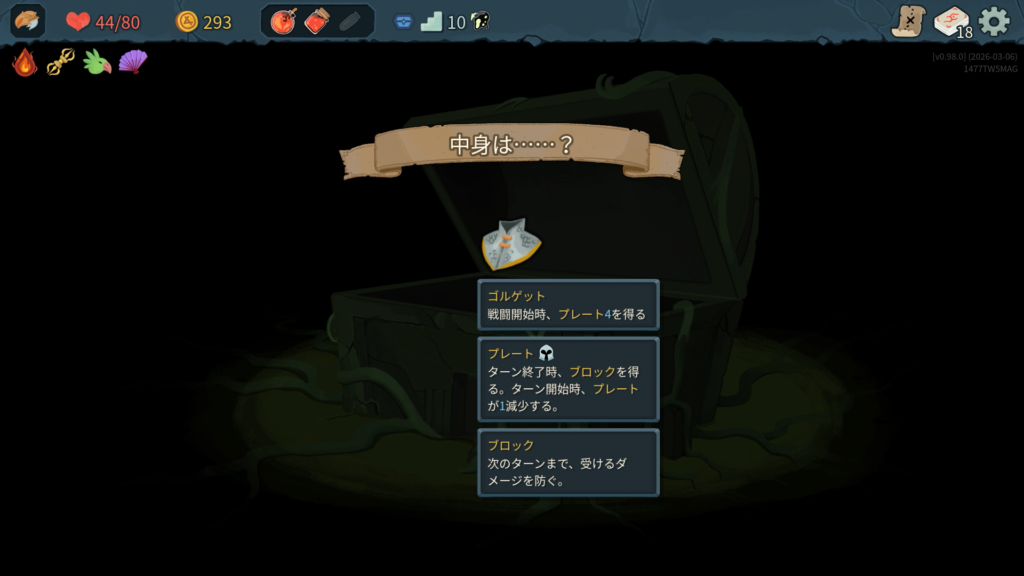Inspect the green parrot relic
Image resolution: width=1024 pixels, height=576 pixels.
96,62
